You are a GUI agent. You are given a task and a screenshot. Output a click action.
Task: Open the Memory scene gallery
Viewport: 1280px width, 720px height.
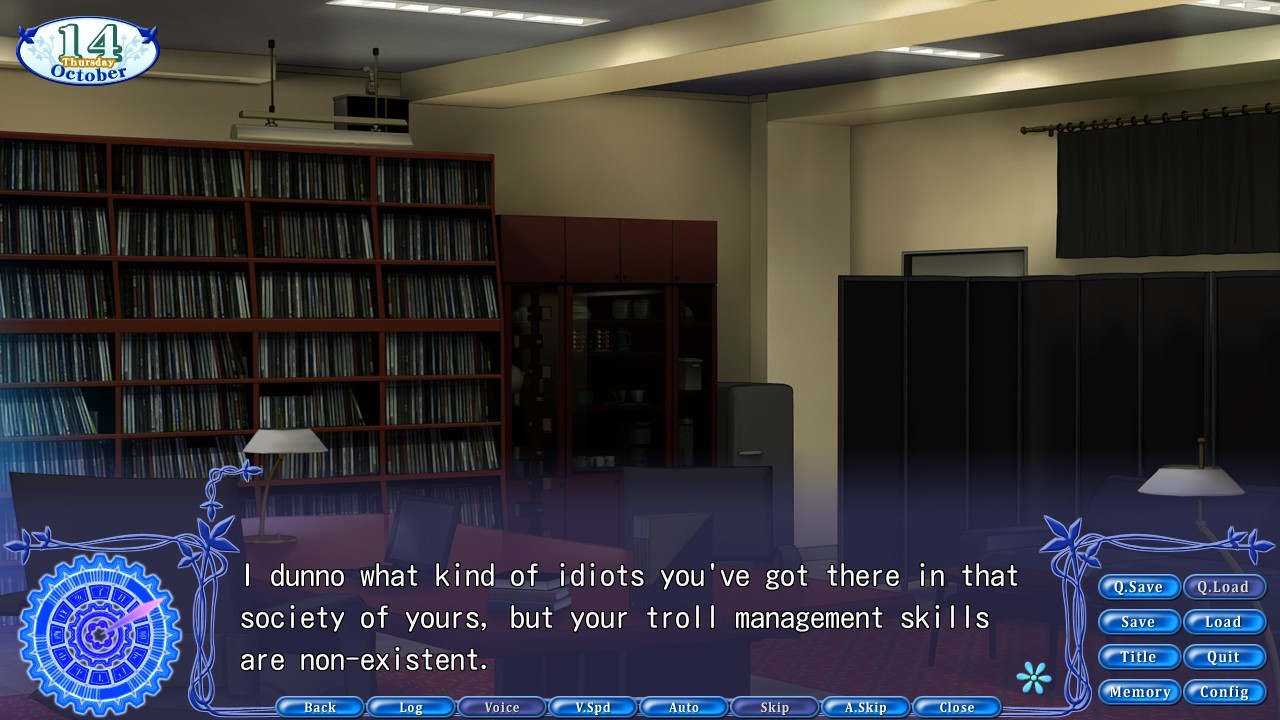pyautogui.click(x=1139, y=691)
